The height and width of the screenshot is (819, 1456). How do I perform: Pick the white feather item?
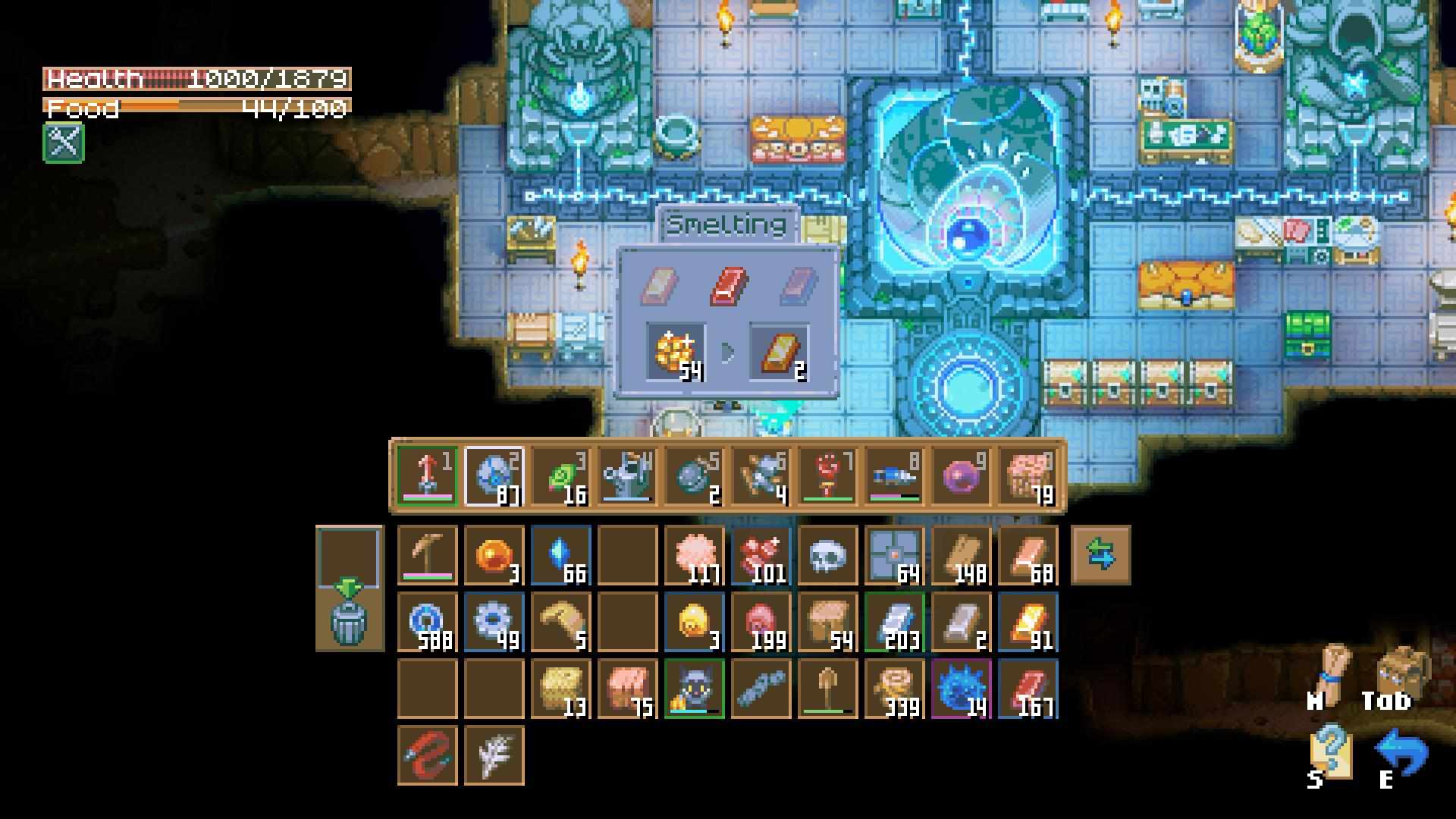tap(494, 755)
